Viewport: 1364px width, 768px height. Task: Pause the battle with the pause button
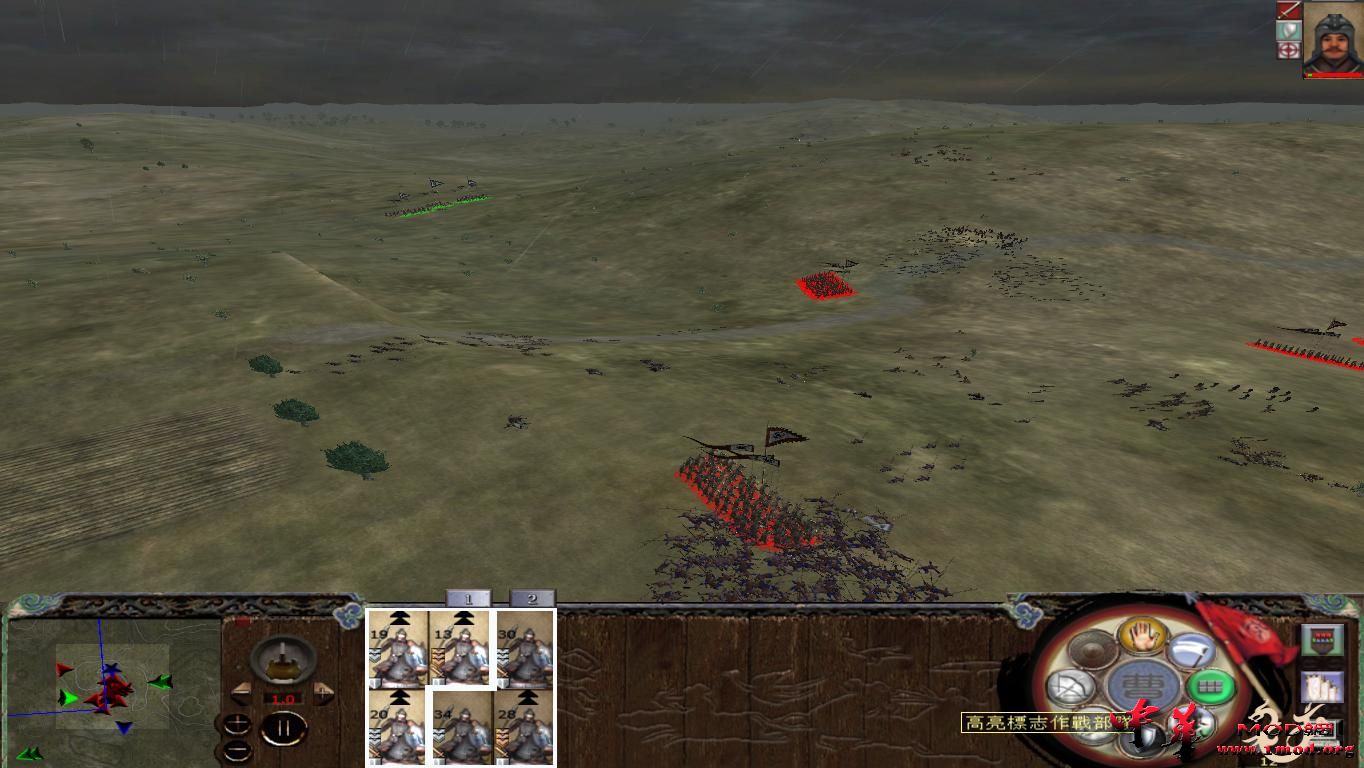(x=285, y=727)
